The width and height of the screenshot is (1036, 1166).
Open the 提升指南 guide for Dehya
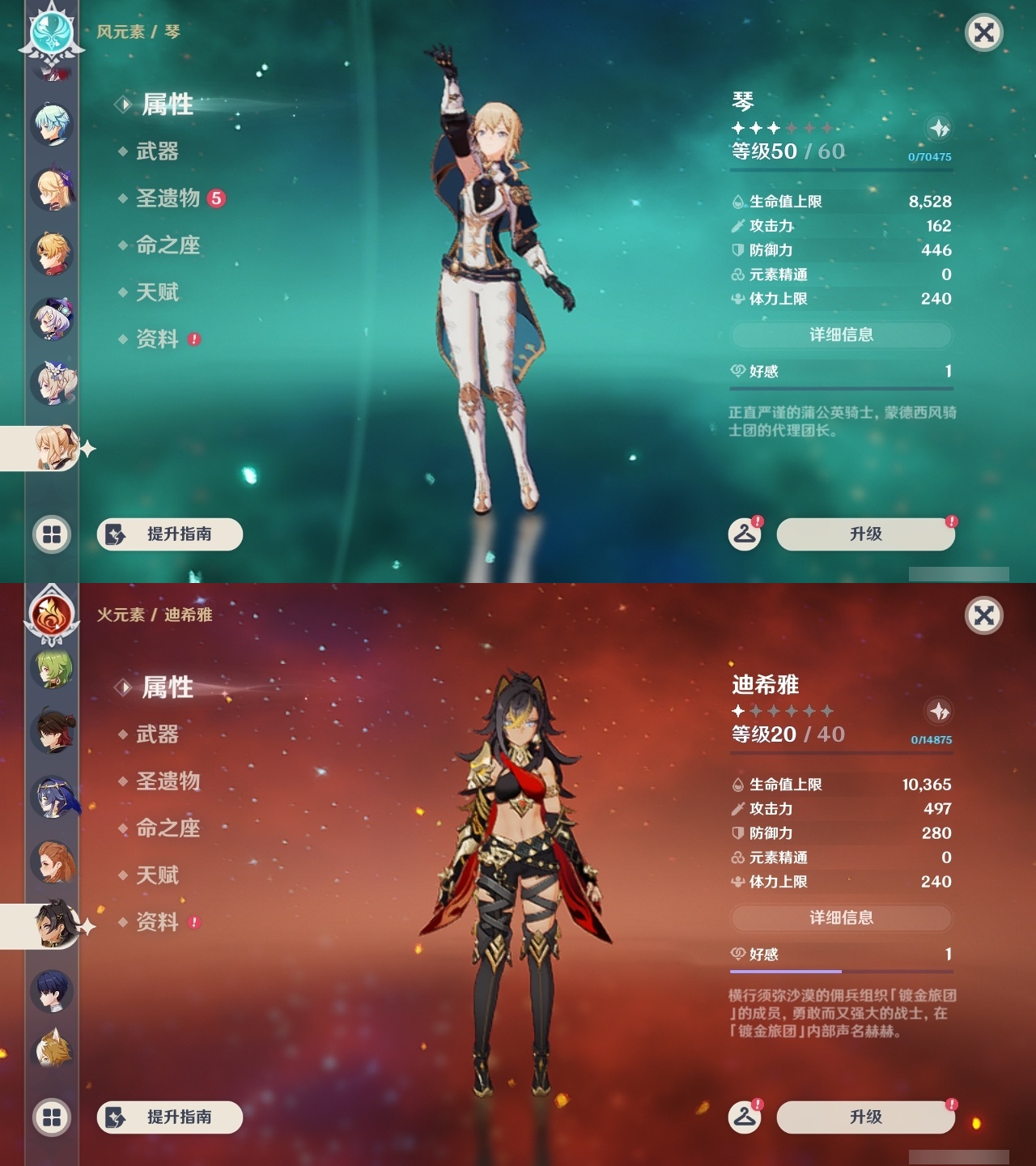point(170,1117)
